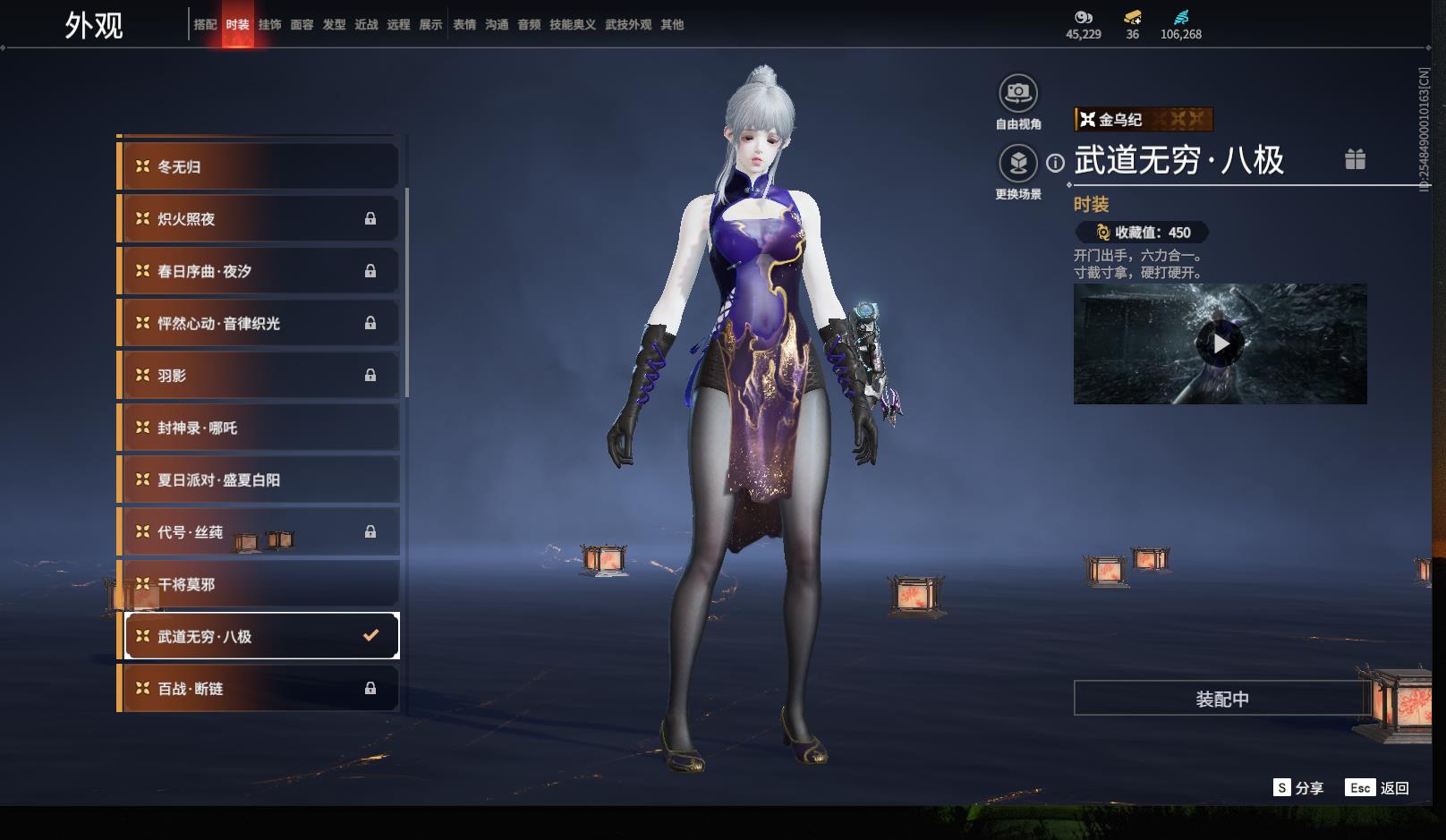Choose the locked 百战·断链 outfit

(259, 689)
